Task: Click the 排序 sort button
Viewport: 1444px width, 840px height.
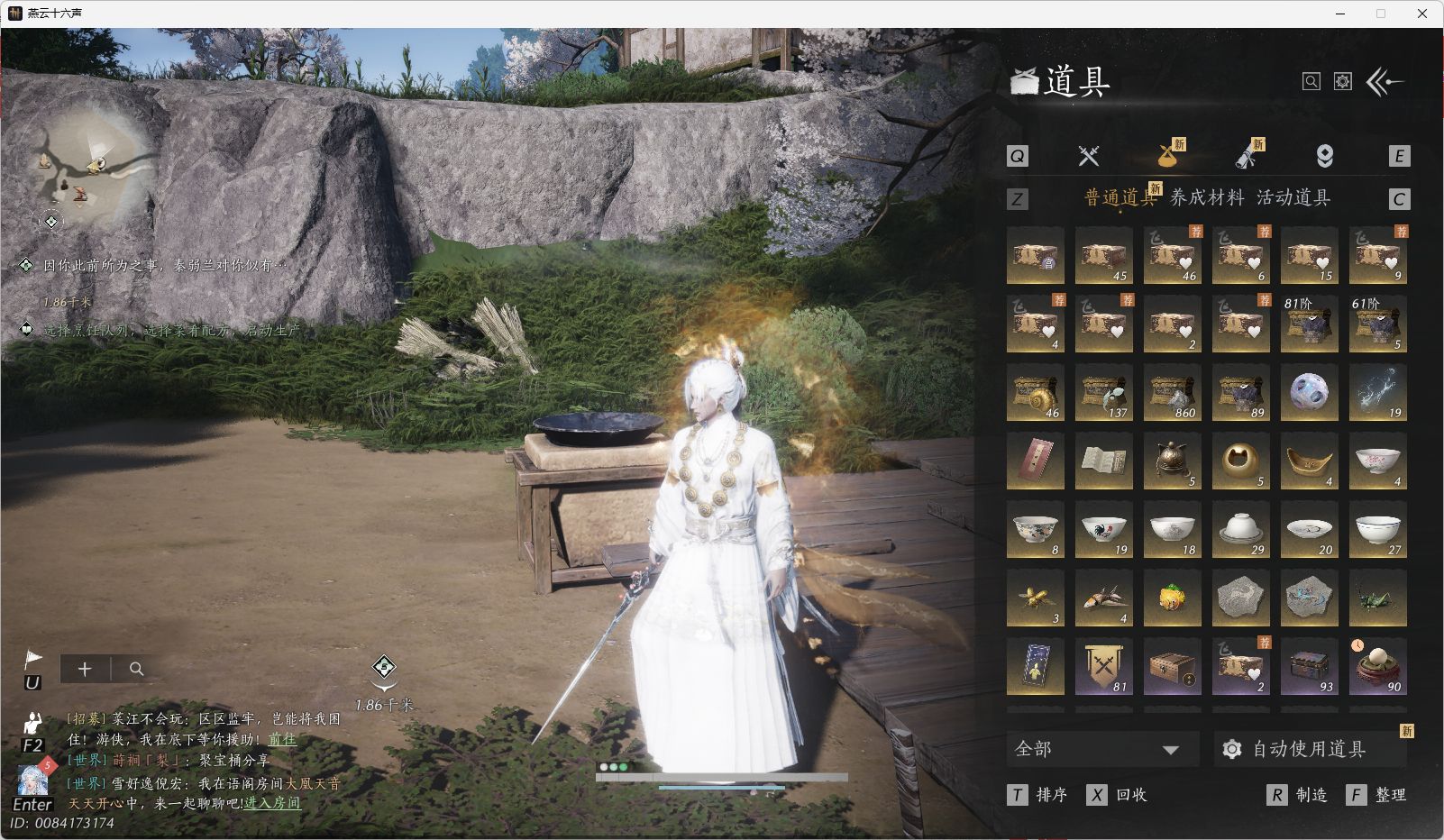Action: tap(1038, 795)
